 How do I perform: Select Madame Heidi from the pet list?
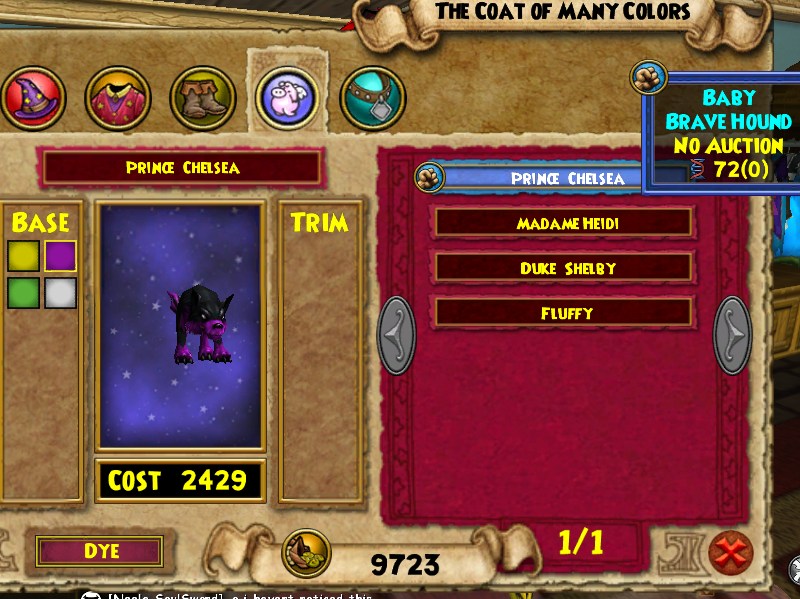coord(563,223)
